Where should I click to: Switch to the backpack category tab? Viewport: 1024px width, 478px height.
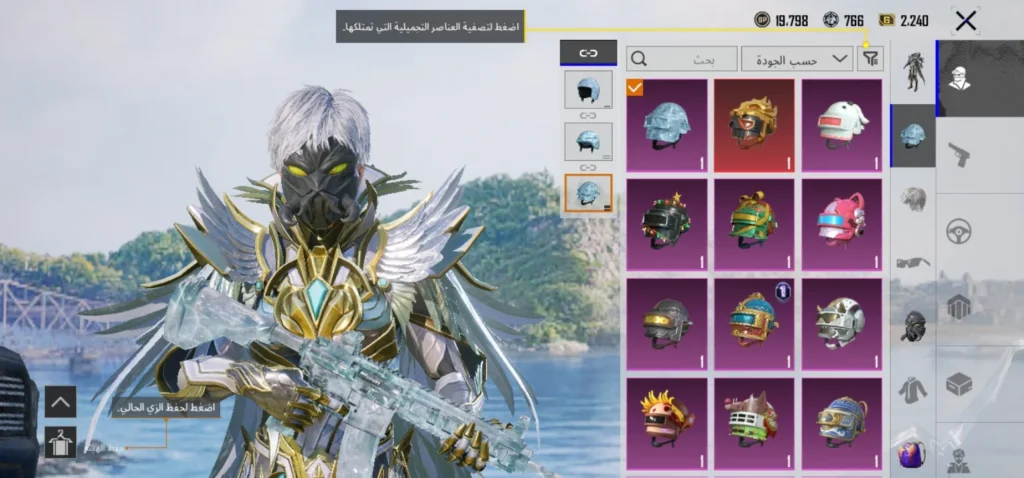pyautogui.click(x=911, y=452)
